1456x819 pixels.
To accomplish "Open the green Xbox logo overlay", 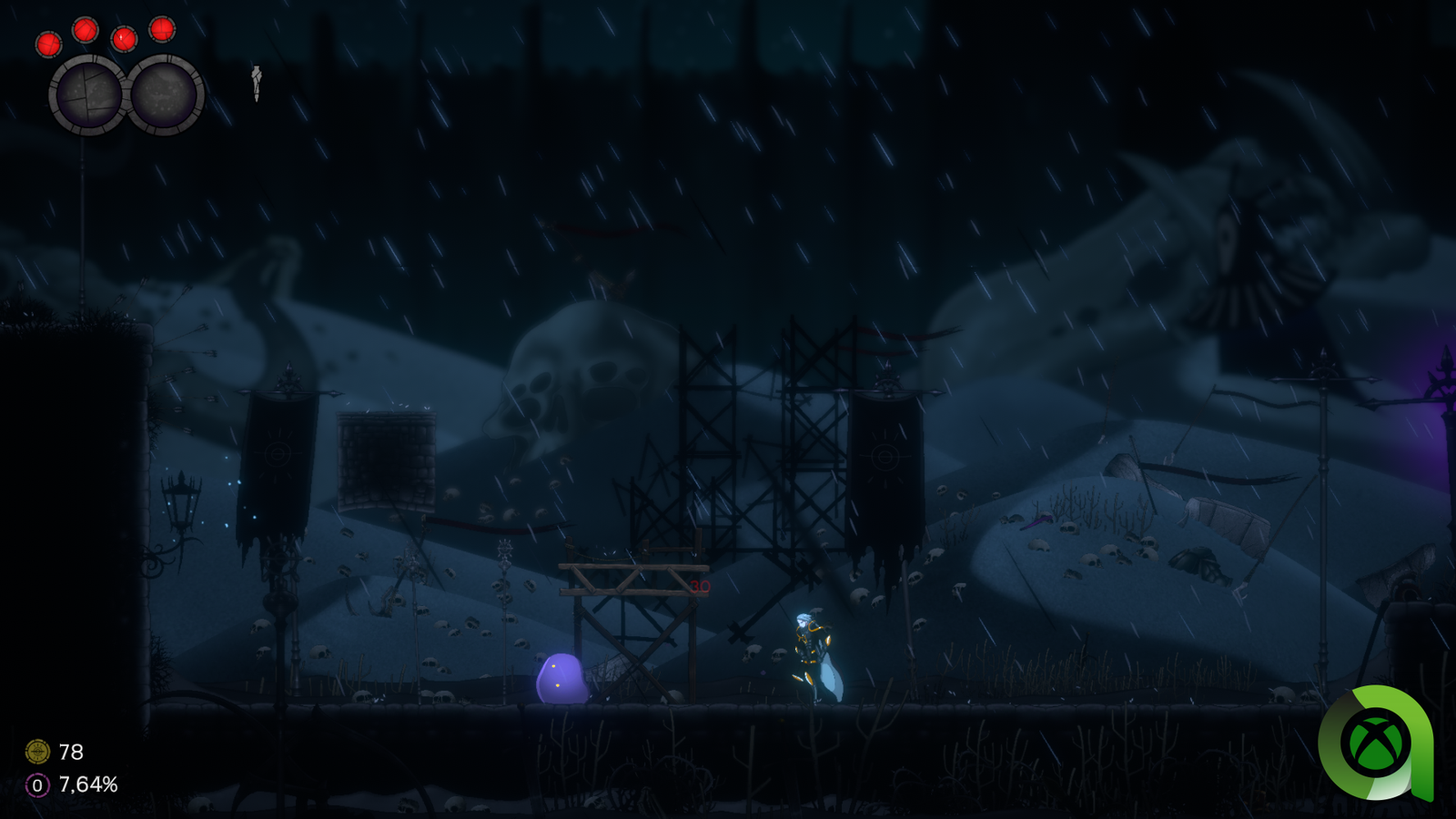I will point(1376,743).
